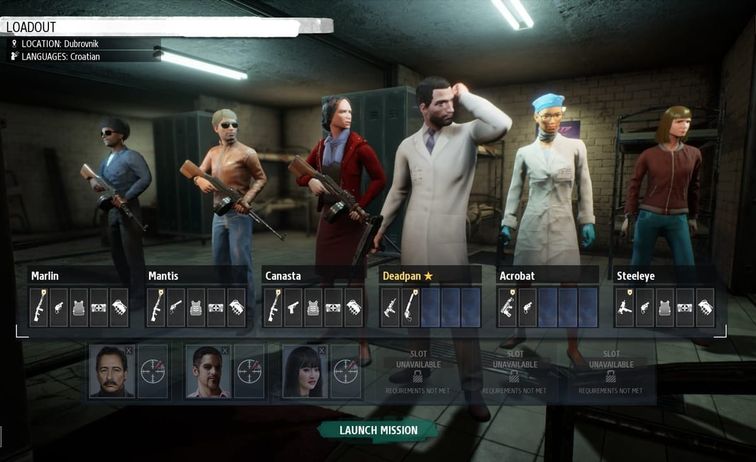
Task: Choose Acrobat's submachine gun slot
Action: (507, 308)
